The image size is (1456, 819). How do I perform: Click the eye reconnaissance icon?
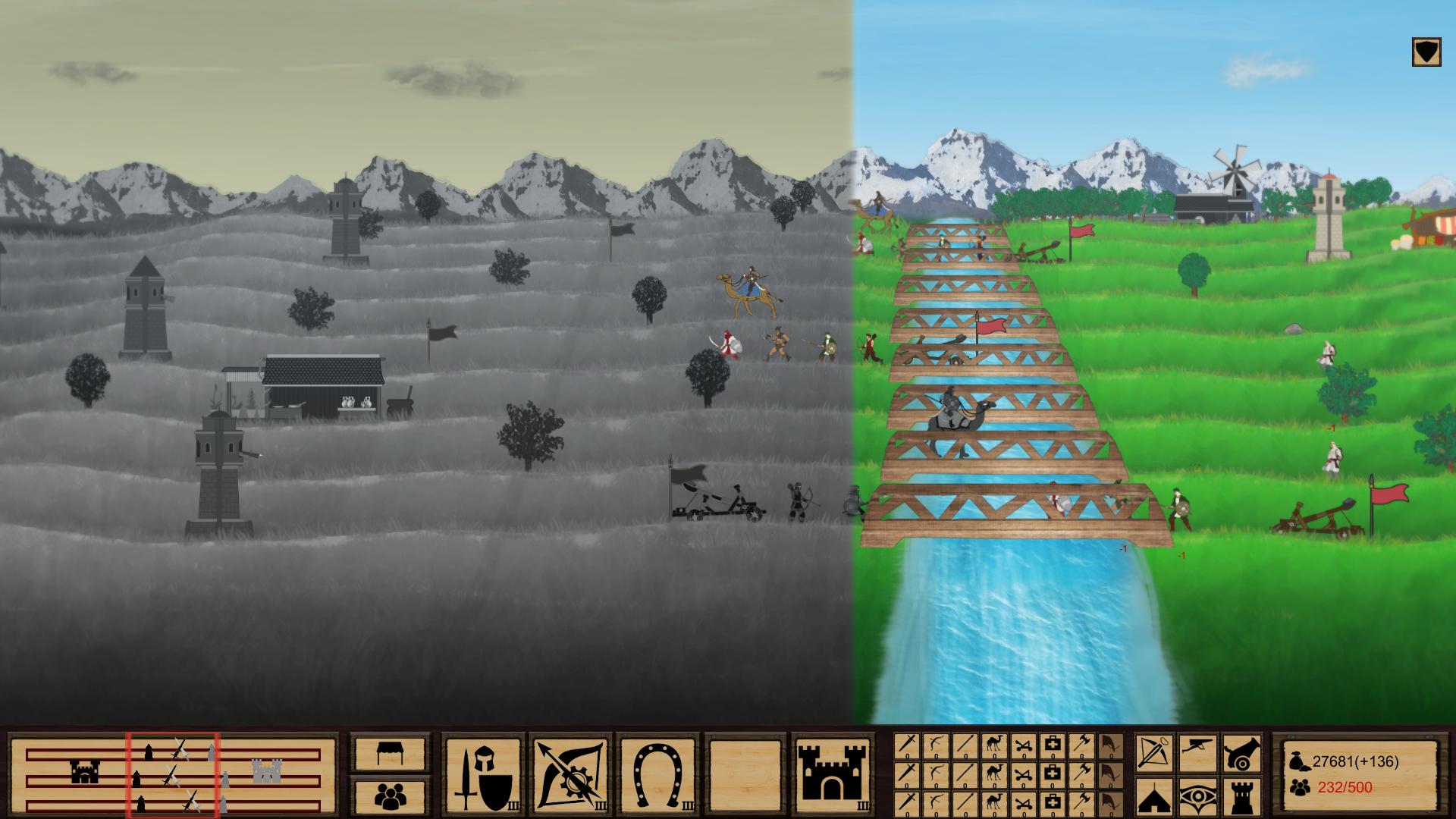(1197, 796)
